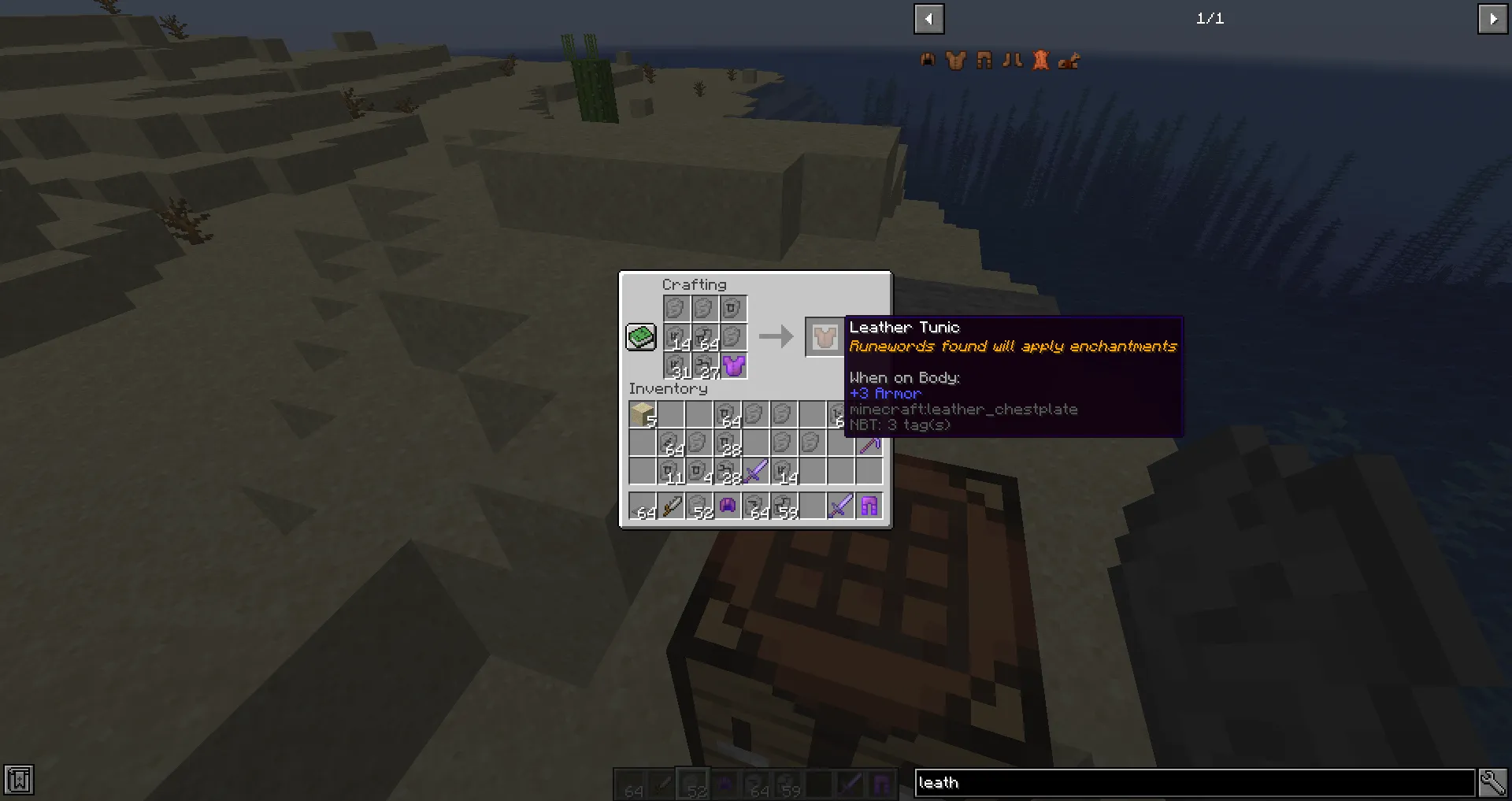Select the leather tunic icon in the item row
The width and height of the screenshot is (1512, 801).
[955, 61]
